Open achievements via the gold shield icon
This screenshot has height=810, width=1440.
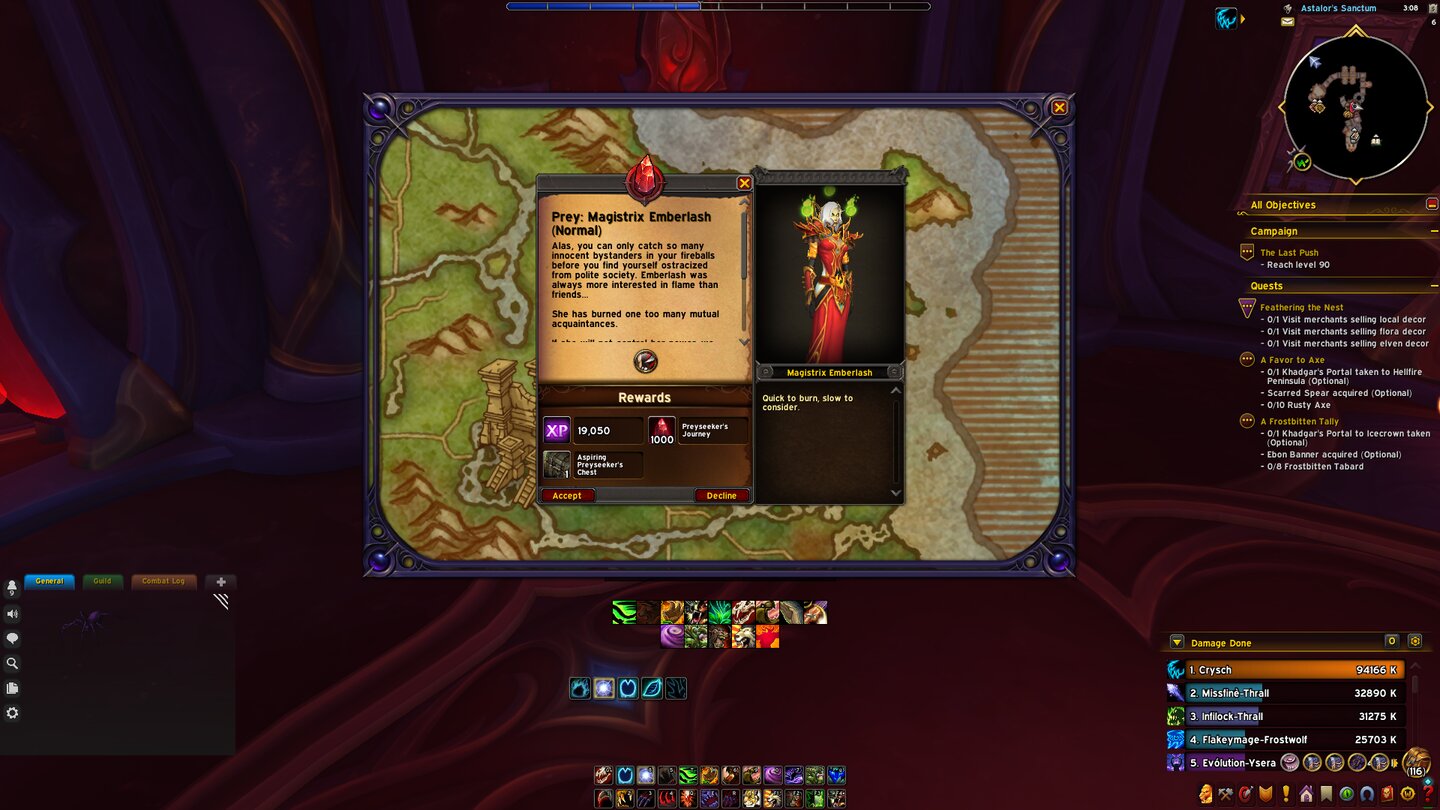(x=1266, y=795)
